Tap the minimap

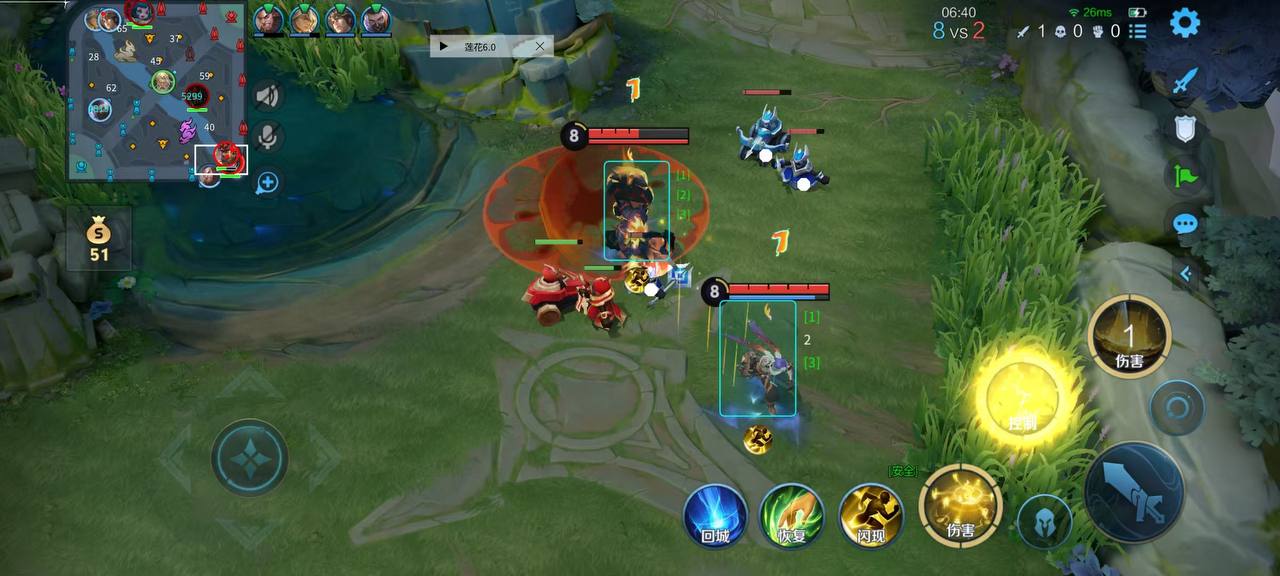[158, 92]
